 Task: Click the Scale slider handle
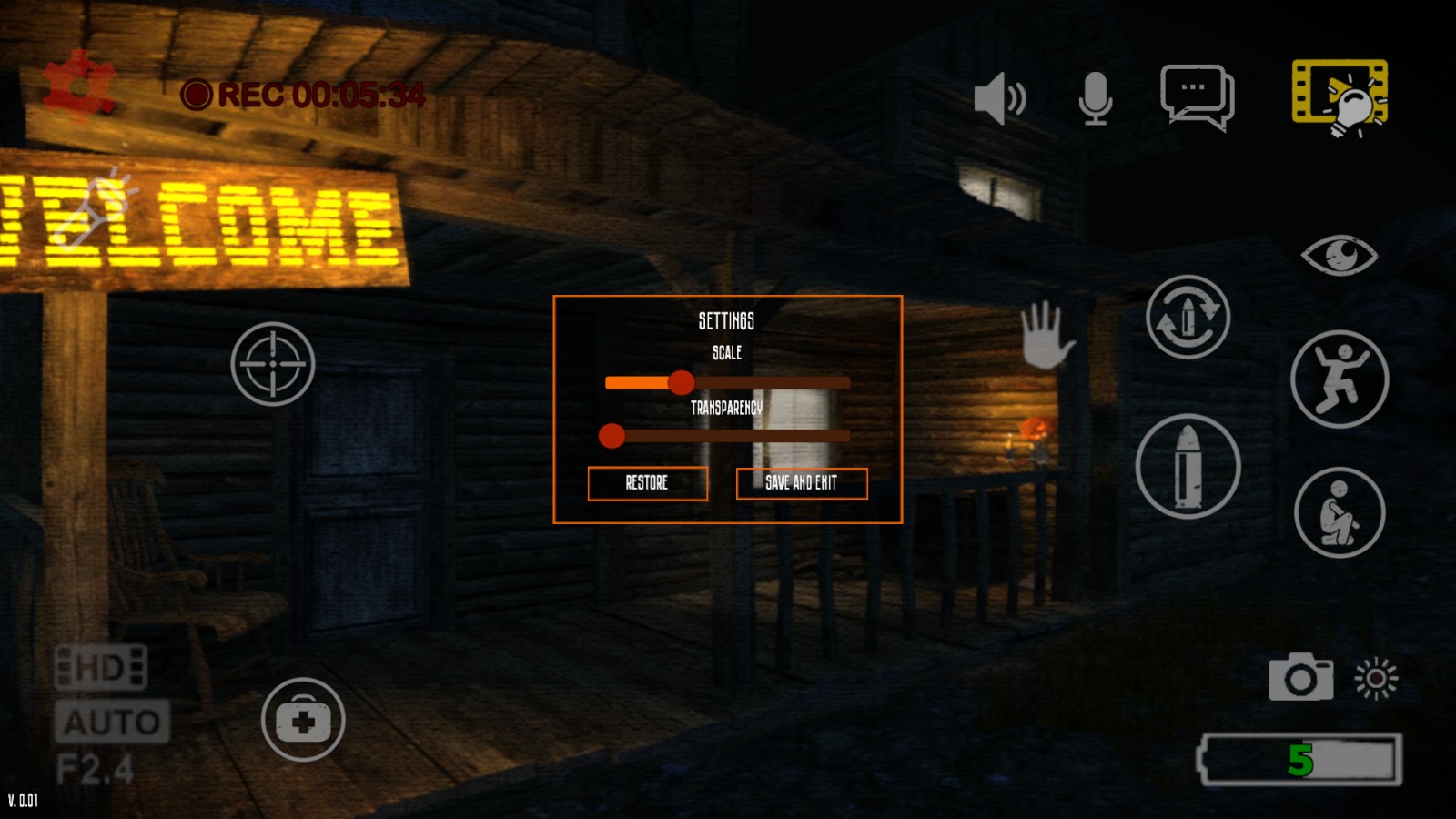[681, 382]
